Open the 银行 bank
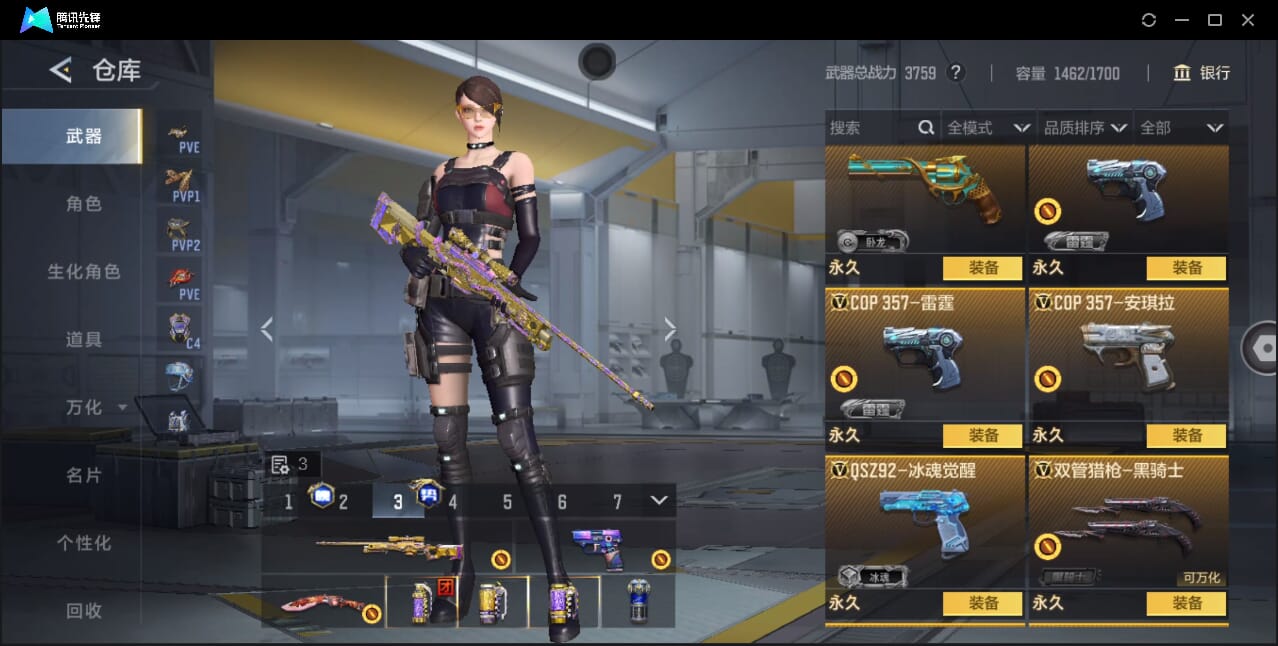 click(1202, 73)
